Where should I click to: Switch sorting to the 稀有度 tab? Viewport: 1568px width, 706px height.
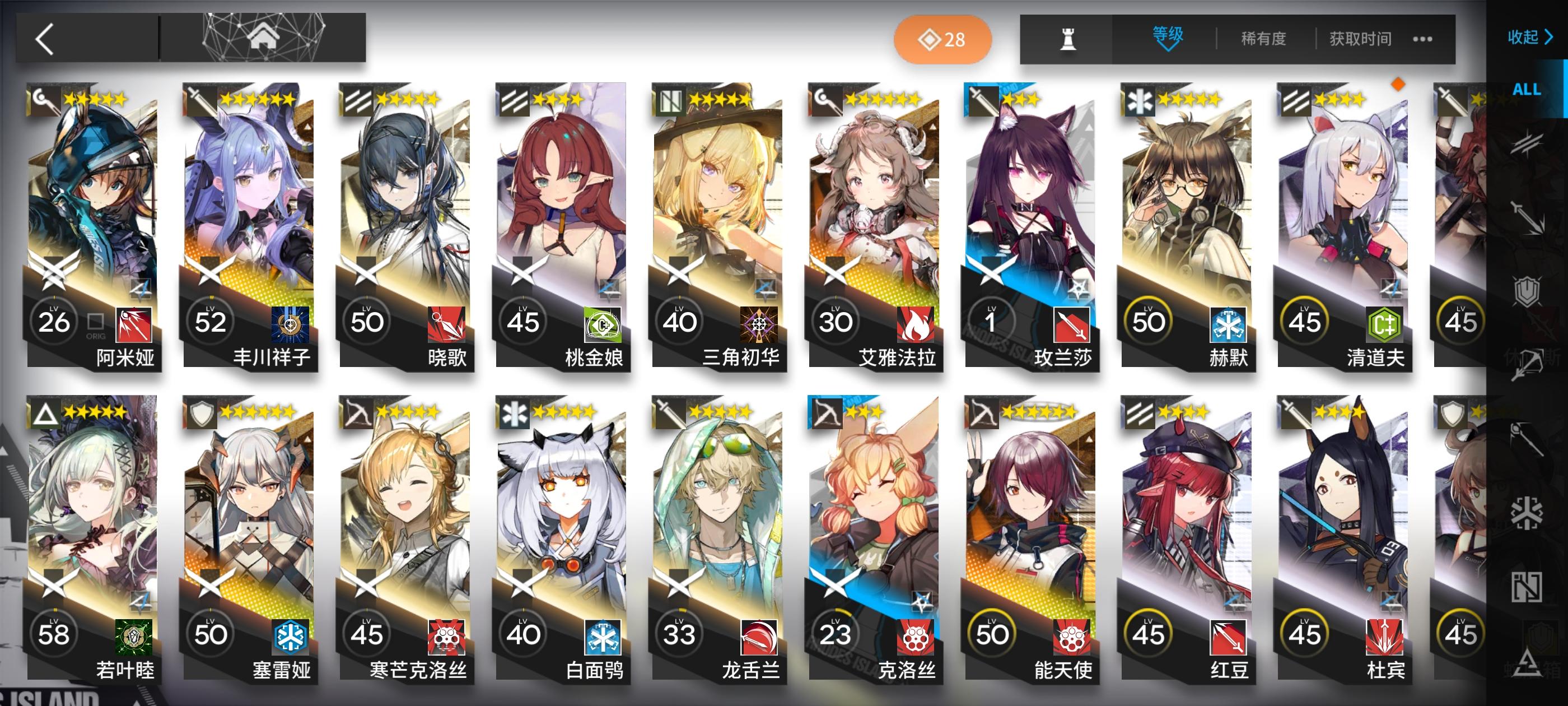(x=1266, y=38)
